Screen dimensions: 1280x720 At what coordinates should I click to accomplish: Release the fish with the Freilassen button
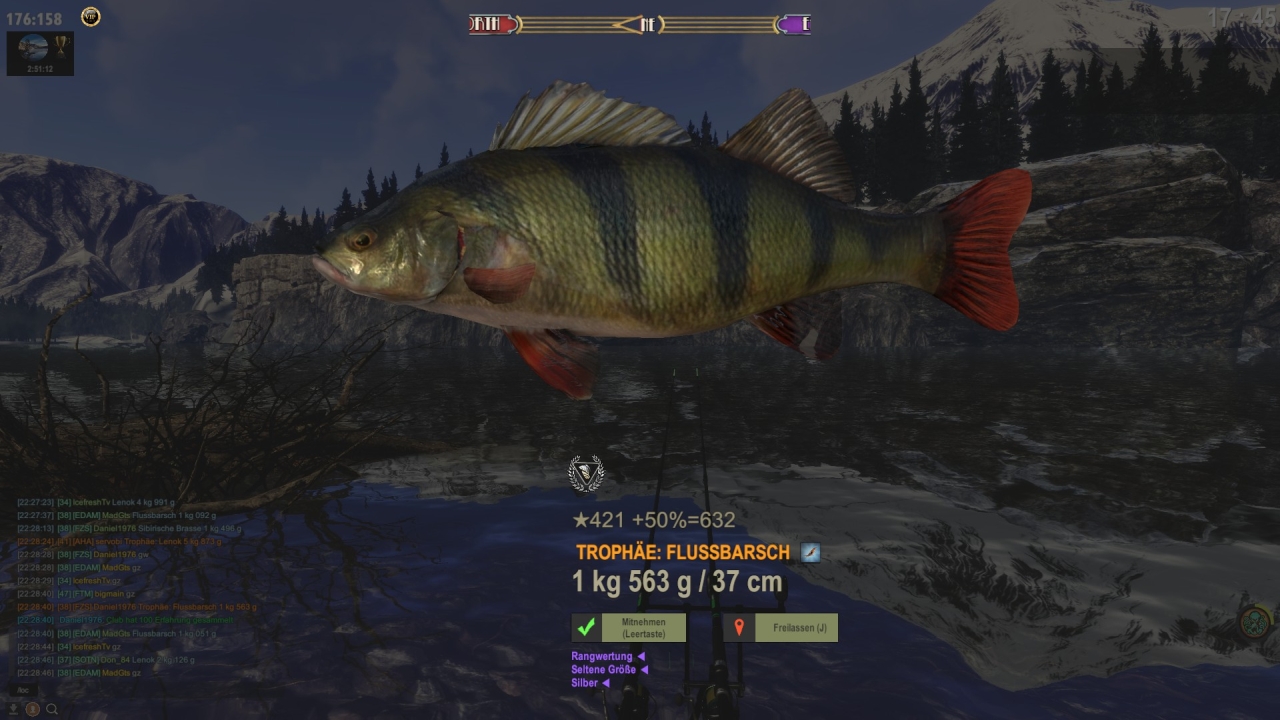pos(780,628)
